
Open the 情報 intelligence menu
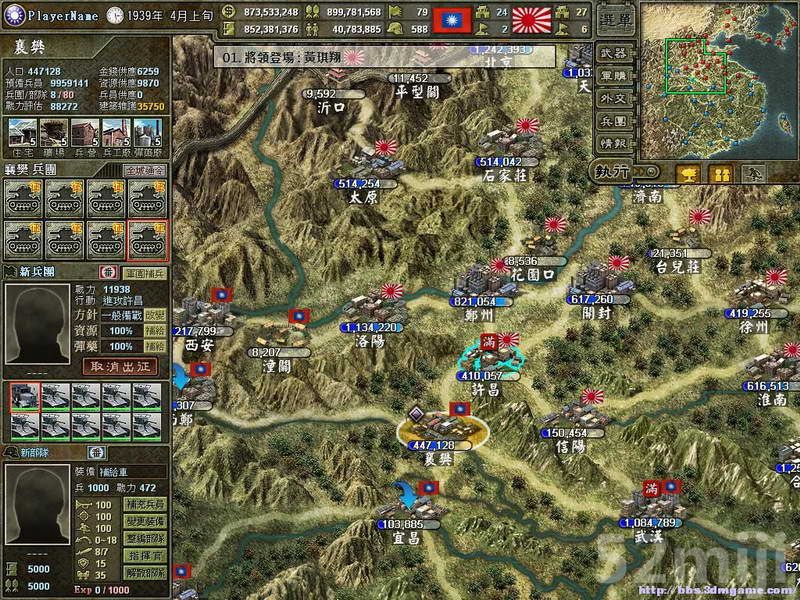612,144
